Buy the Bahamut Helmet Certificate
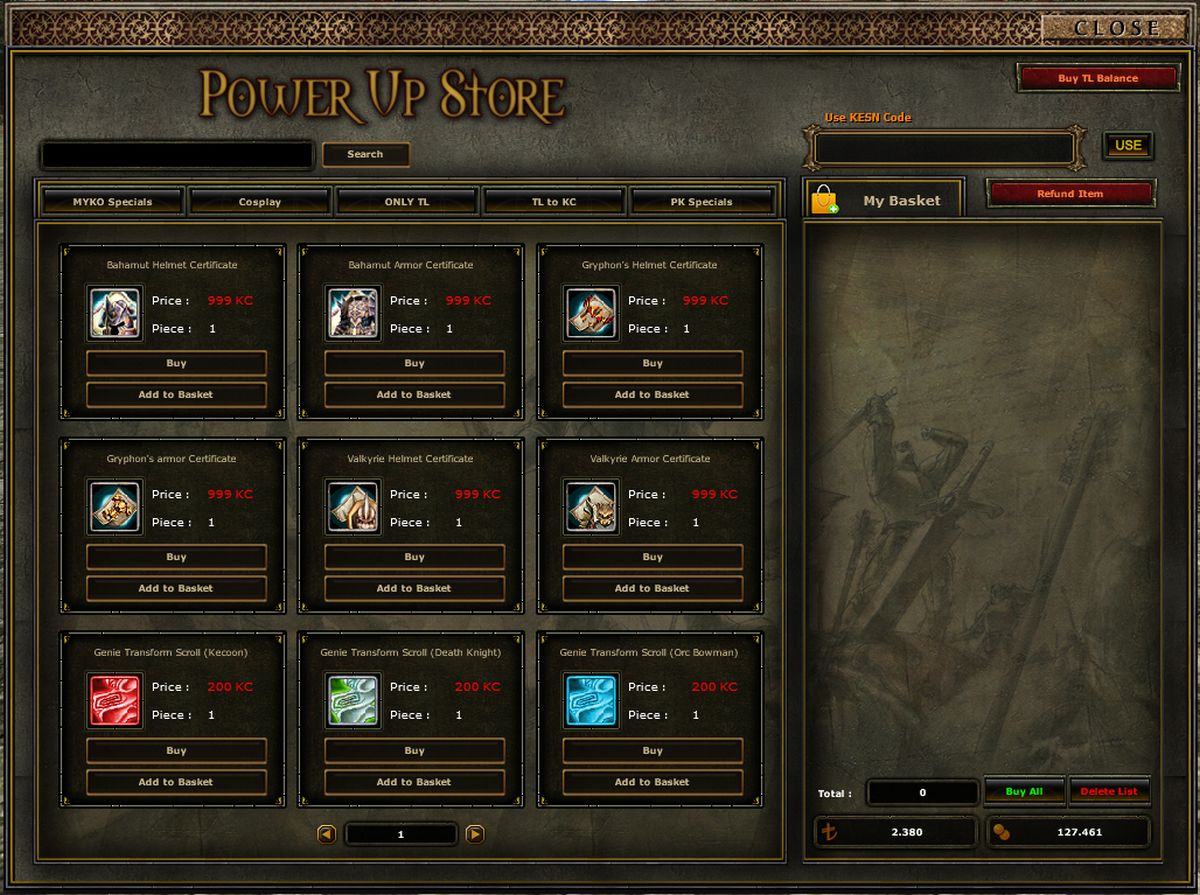The width and height of the screenshot is (1200, 895). click(x=176, y=363)
